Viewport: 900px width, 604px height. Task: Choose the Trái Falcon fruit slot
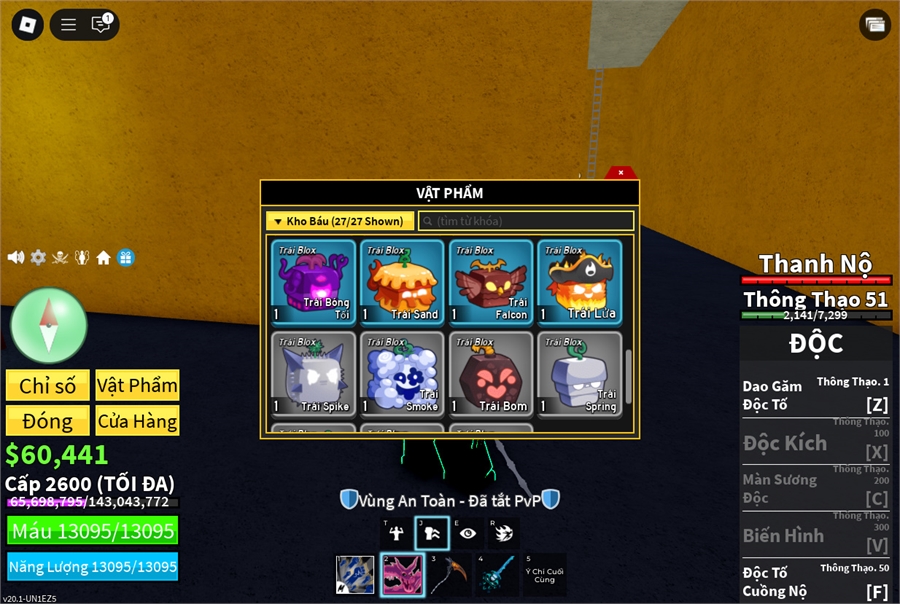click(x=490, y=282)
